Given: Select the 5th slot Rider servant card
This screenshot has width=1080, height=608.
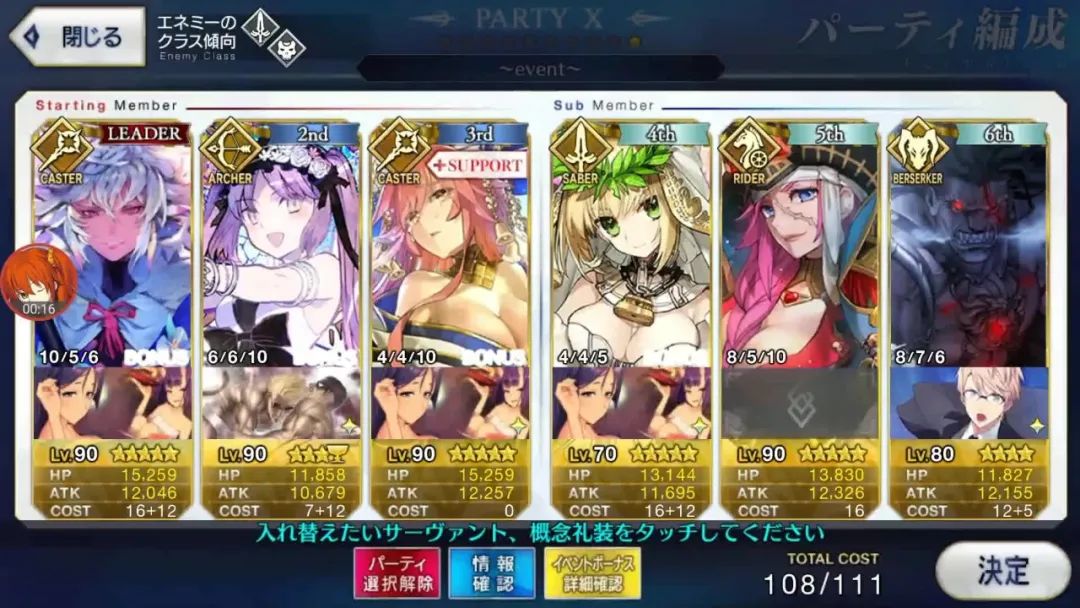Looking at the screenshot, I should click(x=800, y=250).
